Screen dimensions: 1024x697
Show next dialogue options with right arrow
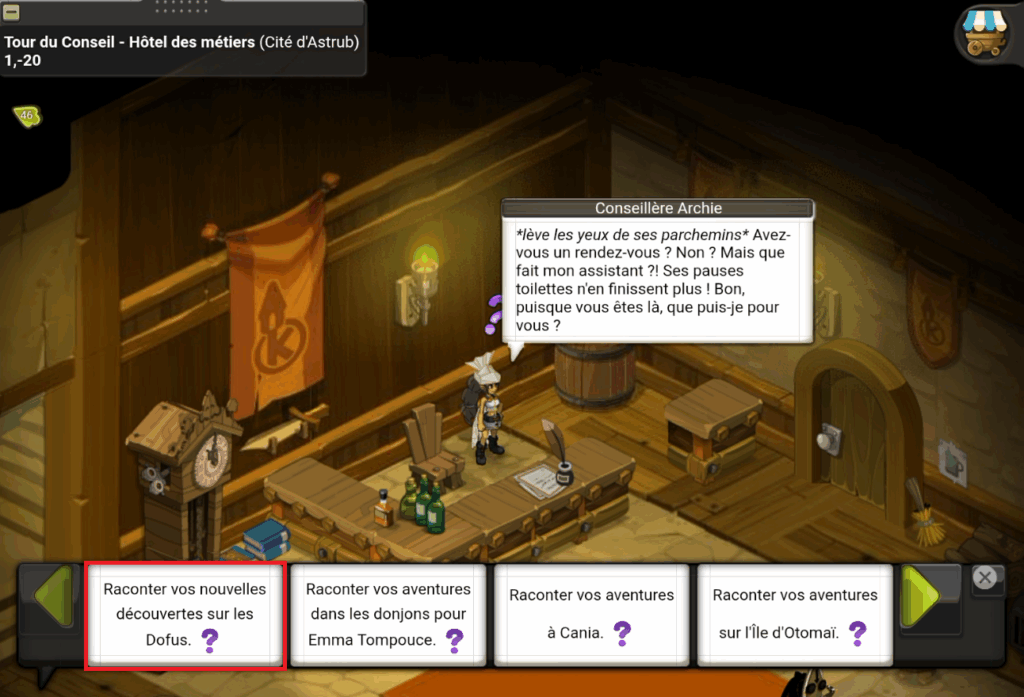921,598
